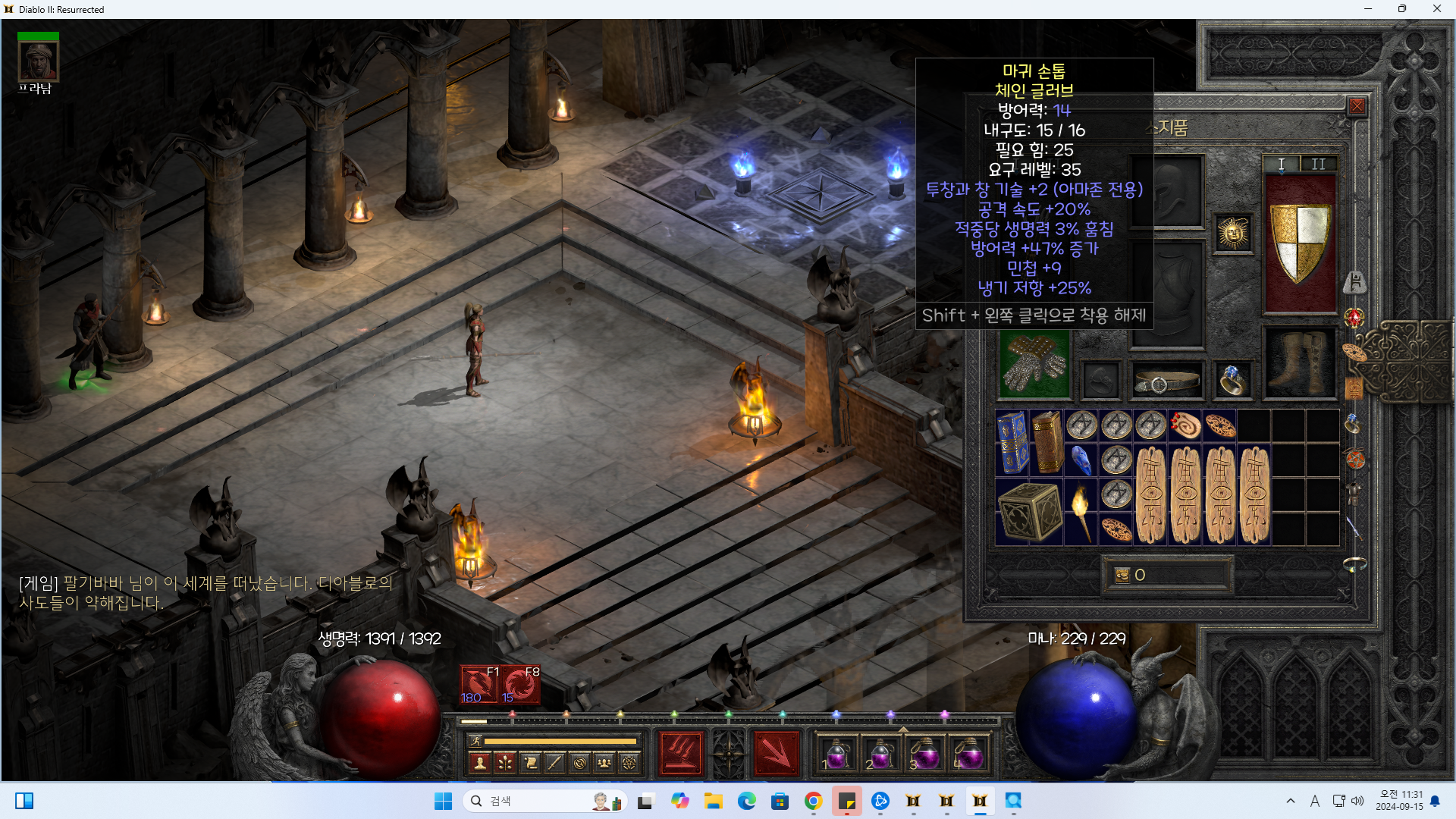1456x819 pixels.
Task: Select the Horadric Cube in the inventory
Action: [1029, 512]
